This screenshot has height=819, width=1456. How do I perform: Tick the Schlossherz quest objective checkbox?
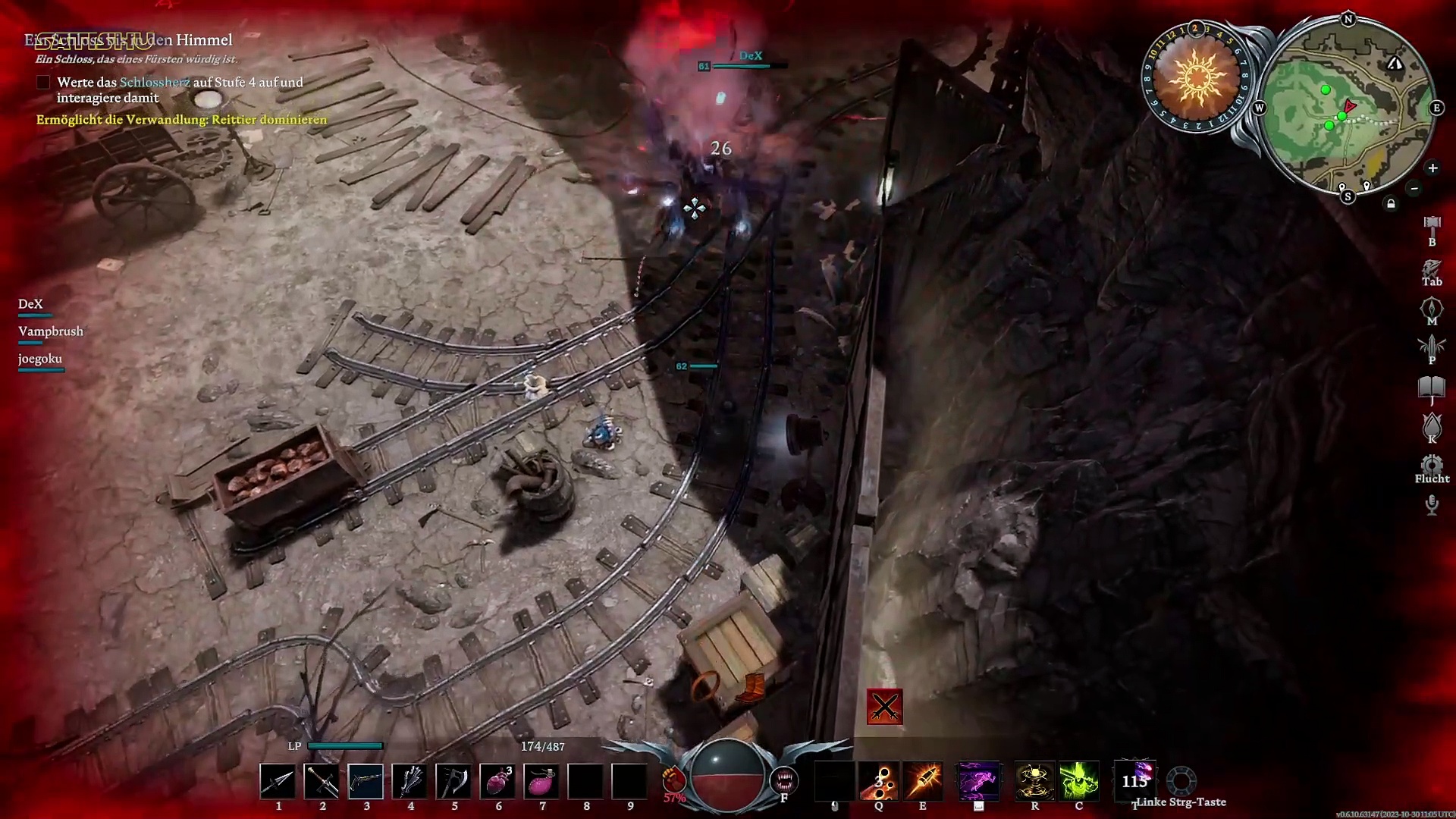[x=43, y=82]
